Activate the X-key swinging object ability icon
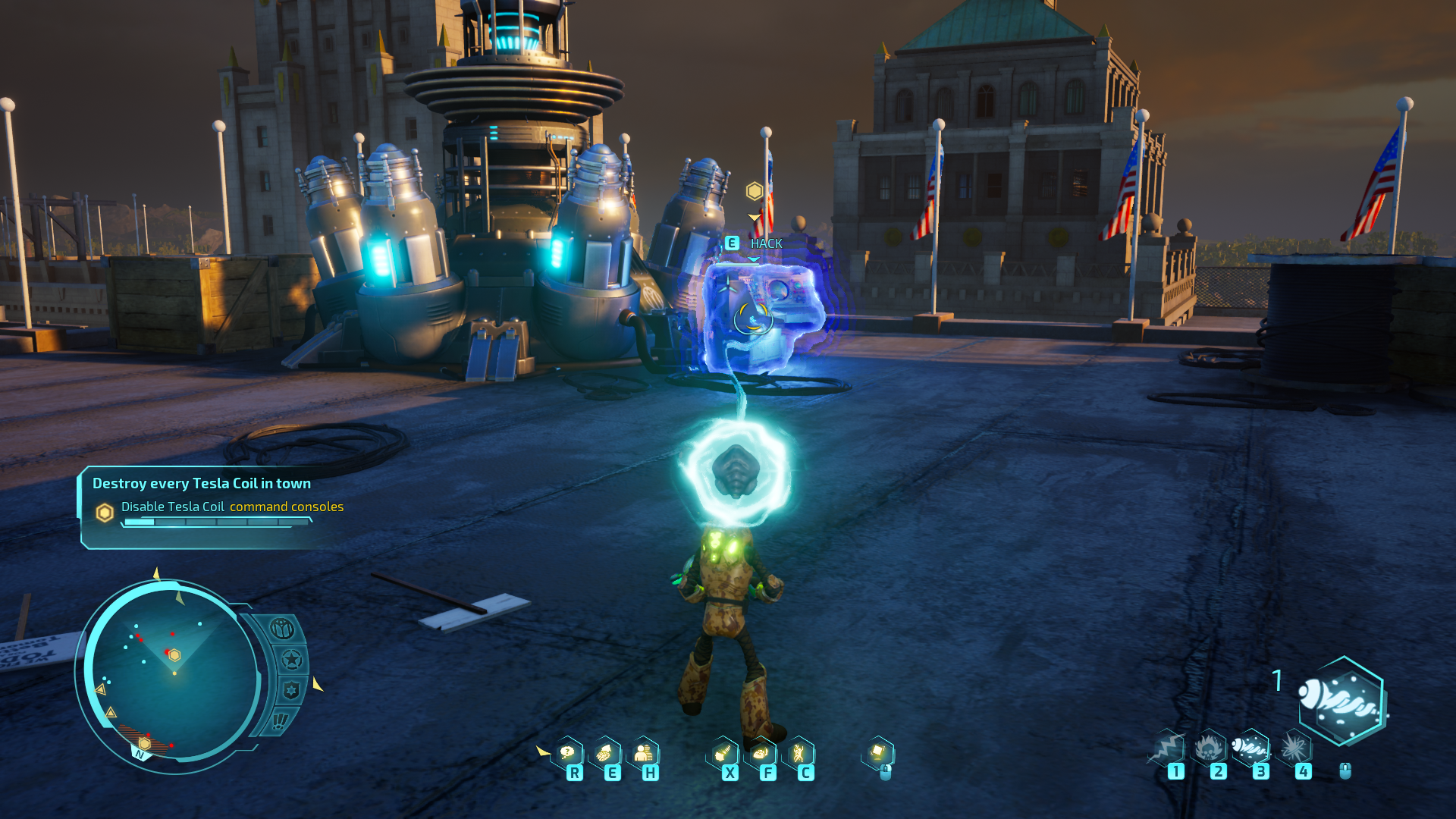Image resolution: width=1456 pixels, height=819 pixels. 723,754
